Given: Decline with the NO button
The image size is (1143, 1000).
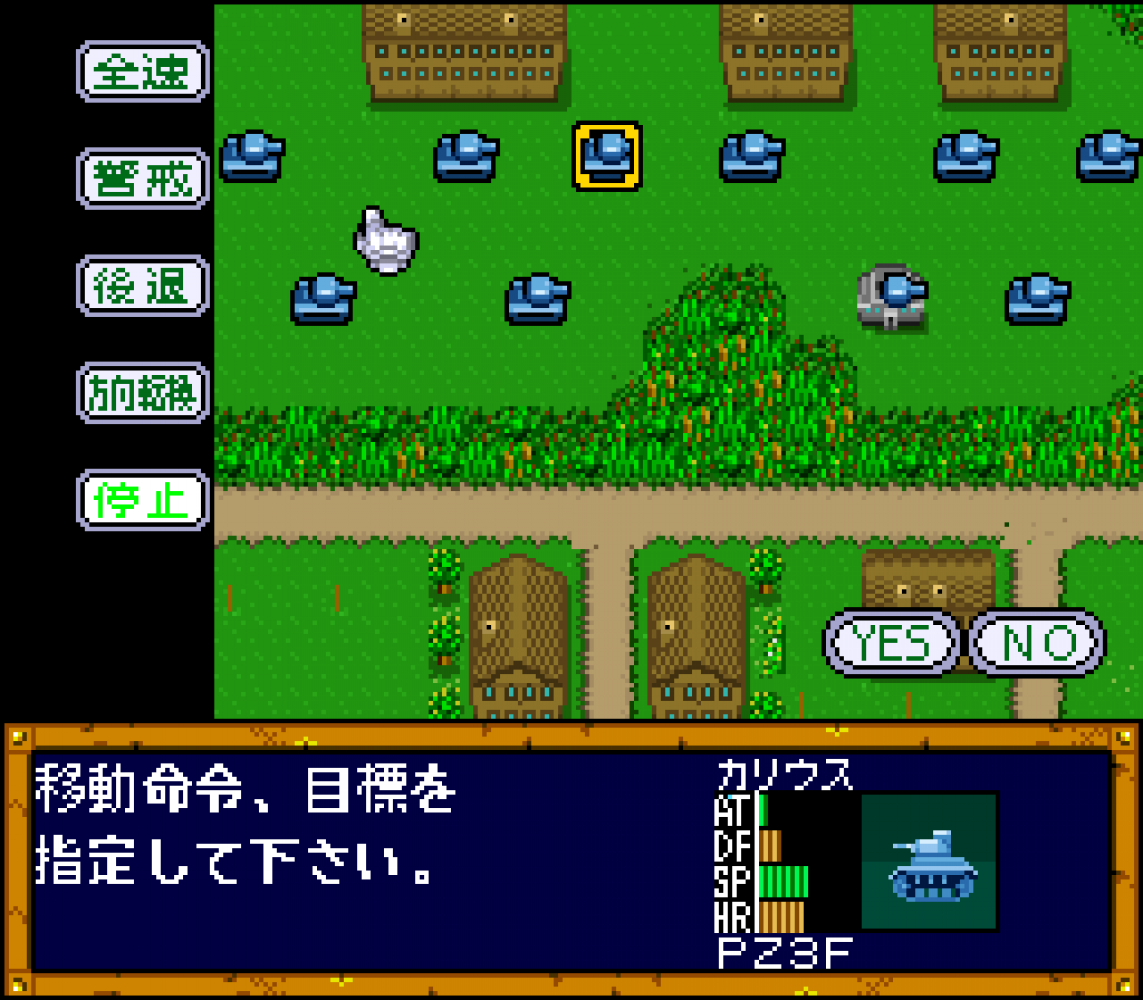Looking at the screenshot, I should pyautogui.click(x=1038, y=643).
